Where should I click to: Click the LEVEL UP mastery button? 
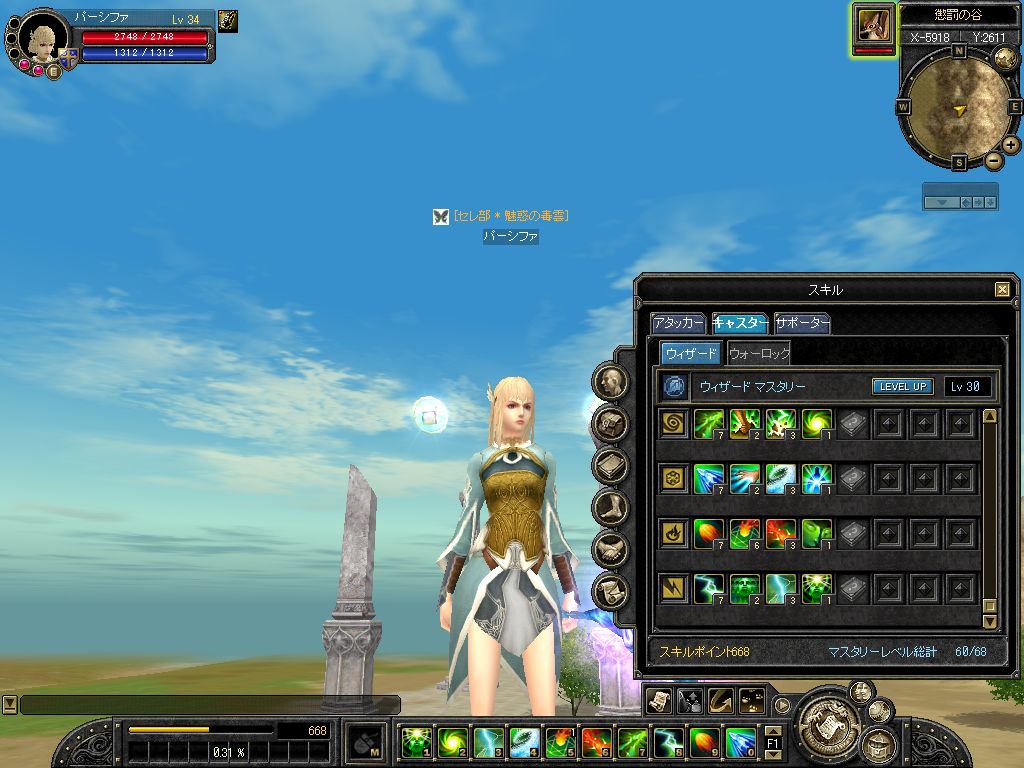pos(903,387)
